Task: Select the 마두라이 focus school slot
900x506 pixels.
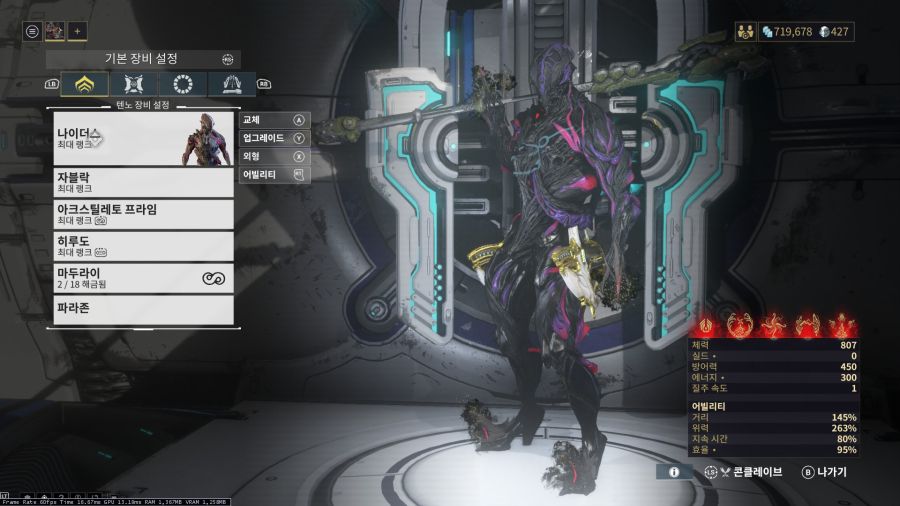Action: [x=144, y=278]
